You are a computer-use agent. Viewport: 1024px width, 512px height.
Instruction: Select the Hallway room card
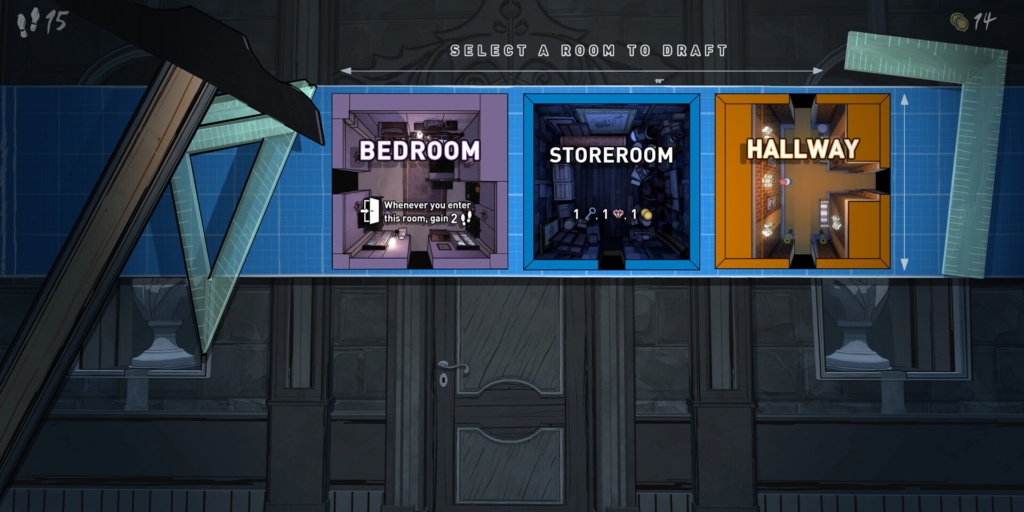click(802, 181)
